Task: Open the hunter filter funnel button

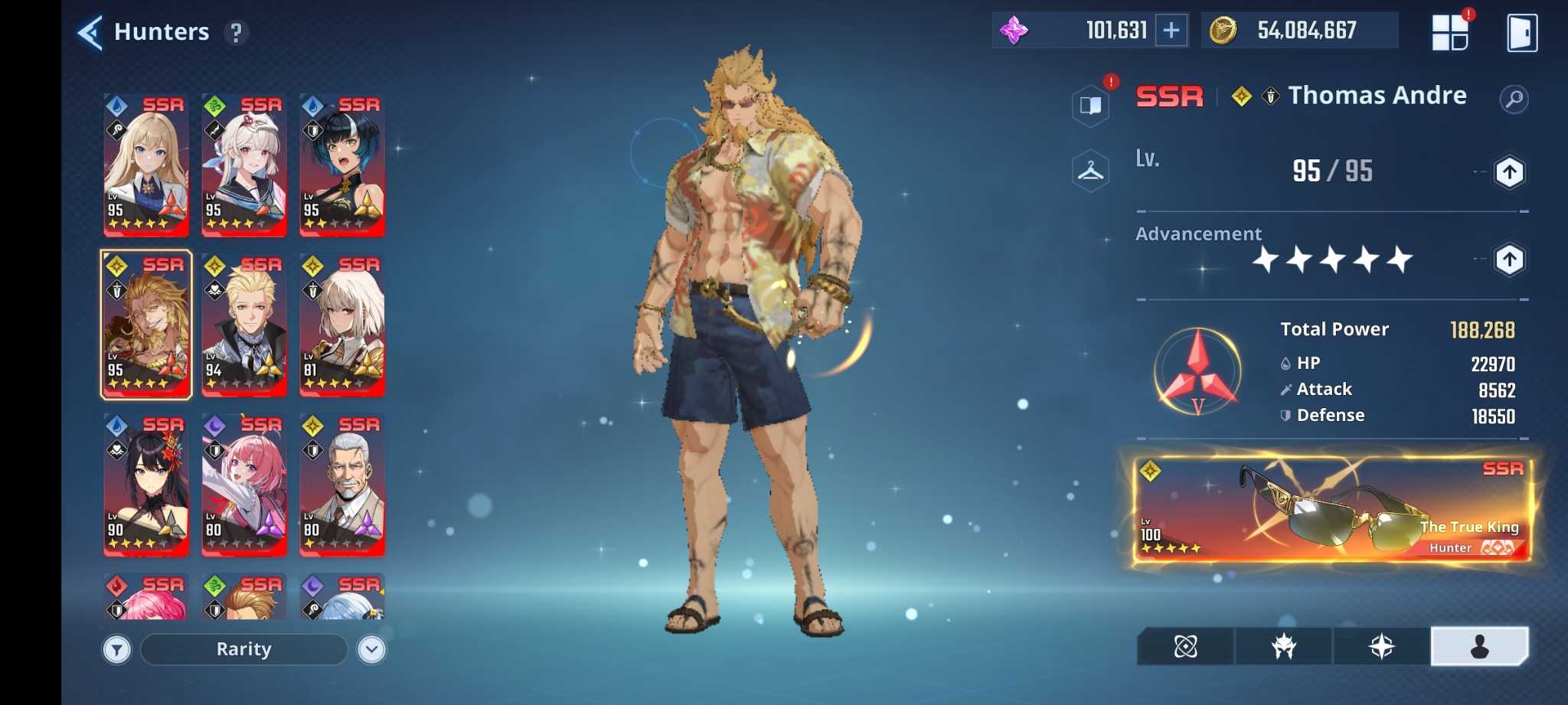Action: (117, 650)
